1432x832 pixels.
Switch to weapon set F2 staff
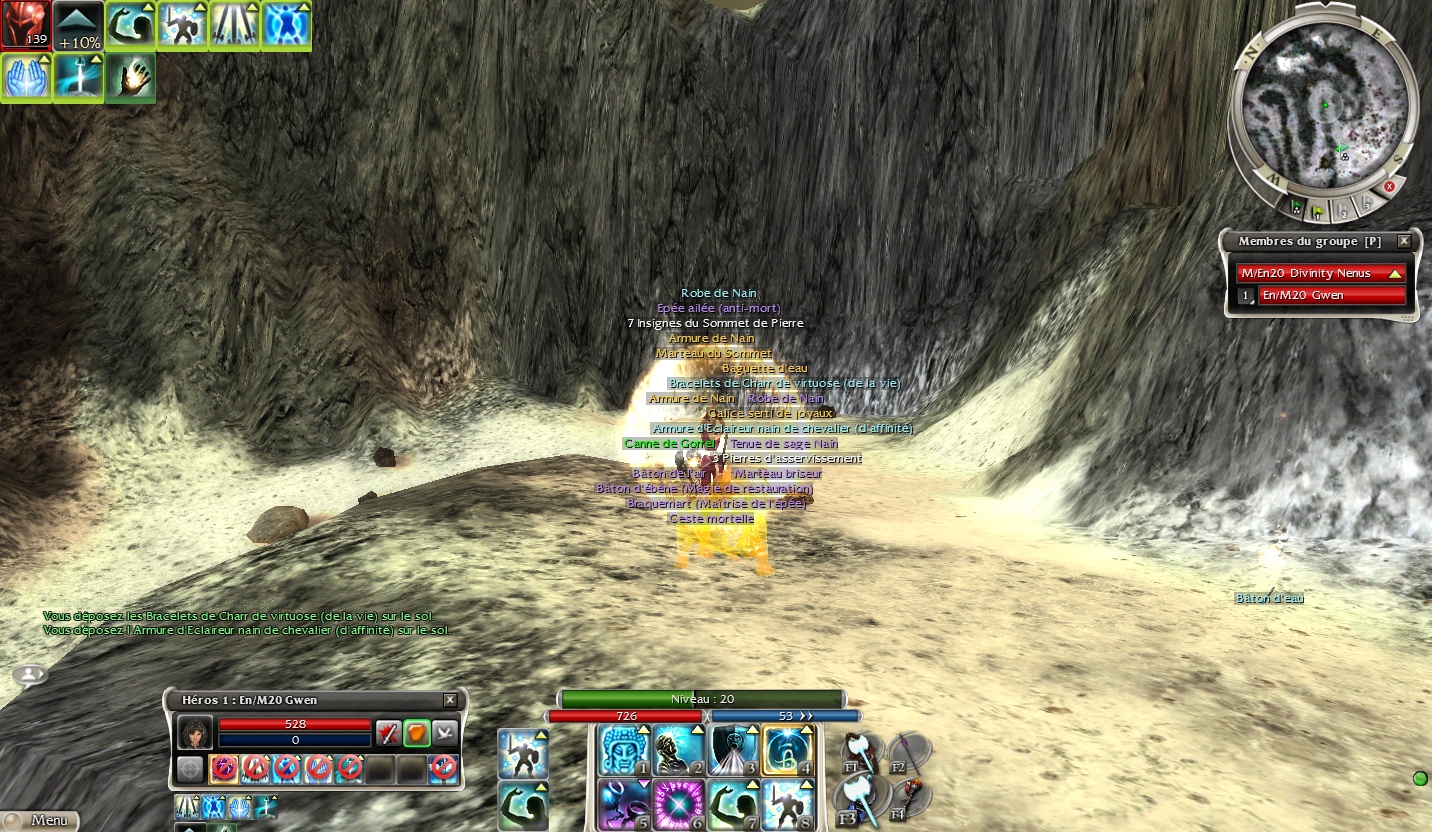pos(909,752)
